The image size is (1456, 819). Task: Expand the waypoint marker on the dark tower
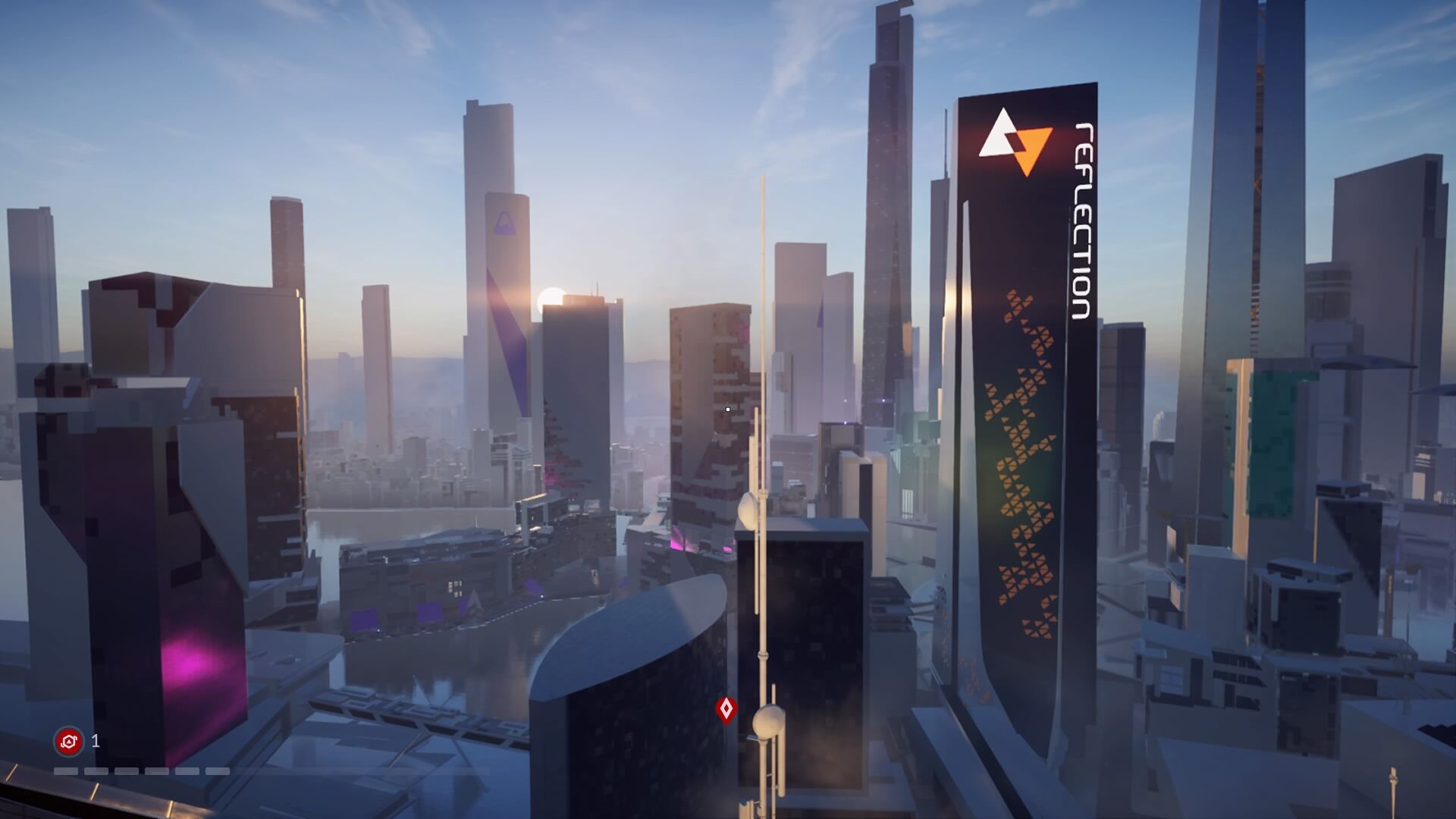(x=727, y=708)
